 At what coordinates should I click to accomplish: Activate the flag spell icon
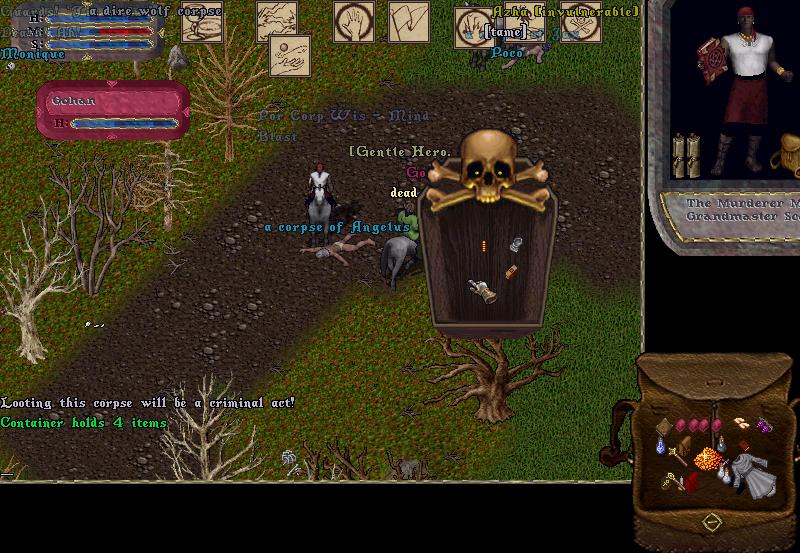[408, 21]
